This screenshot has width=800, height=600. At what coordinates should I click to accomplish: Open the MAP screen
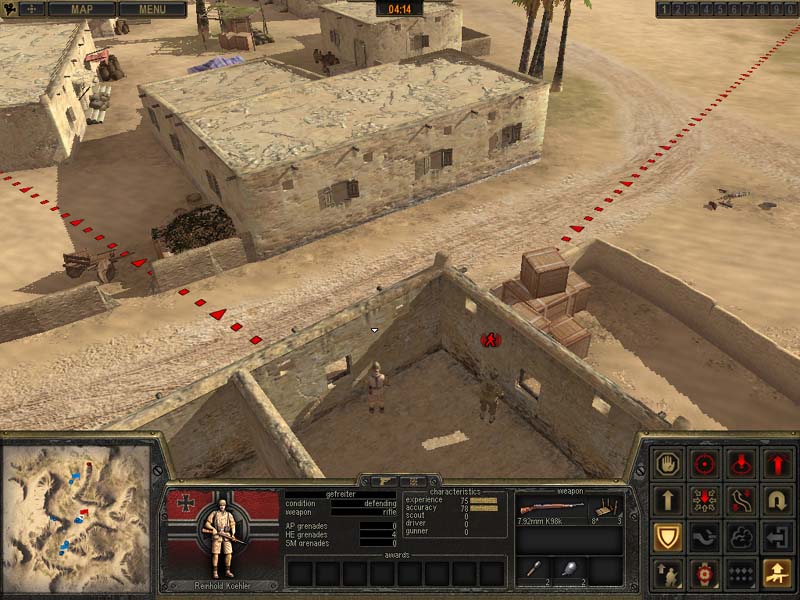pyautogui.click(x=81, y=10)
